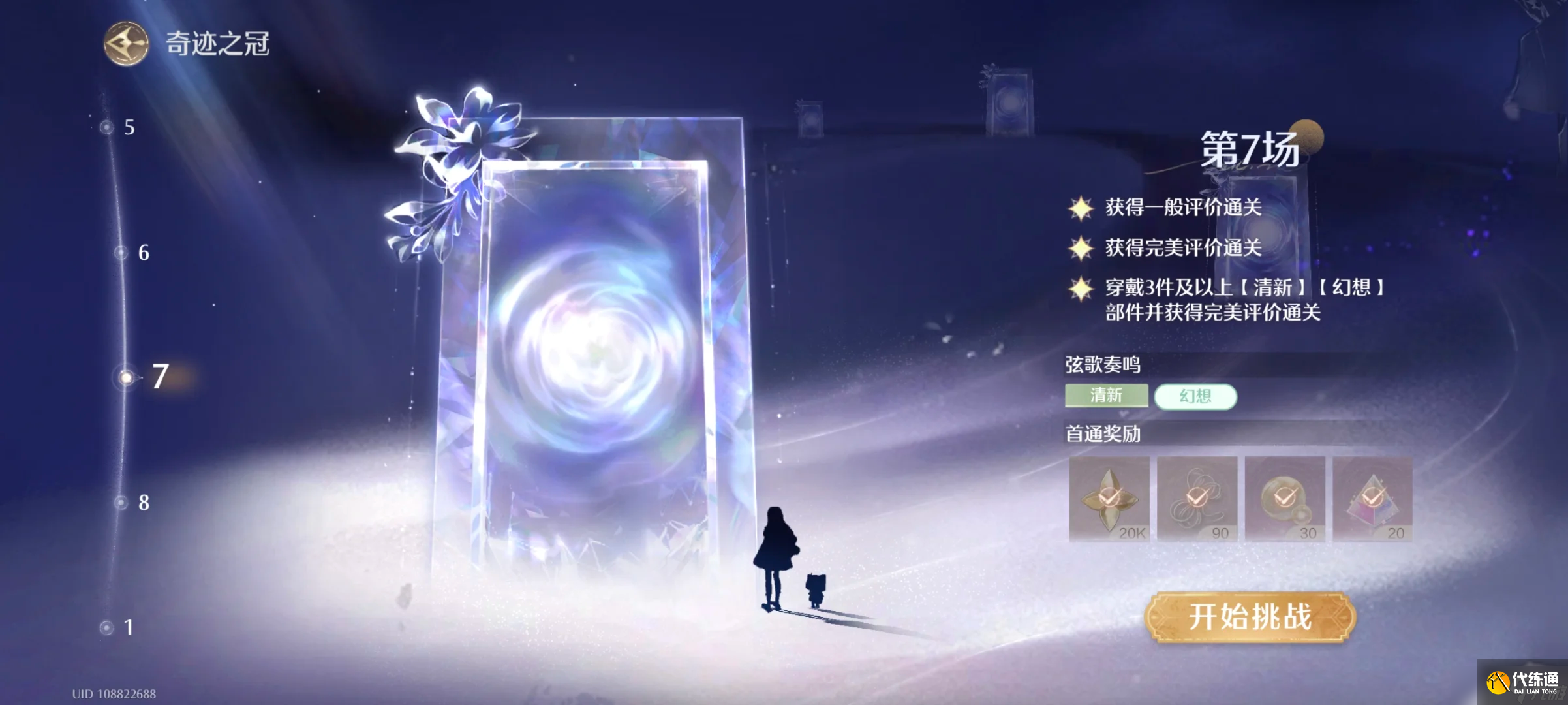Select the 清新 style tag
This screenshot has height=705, width=1568.
click(x=1105, y=396)
